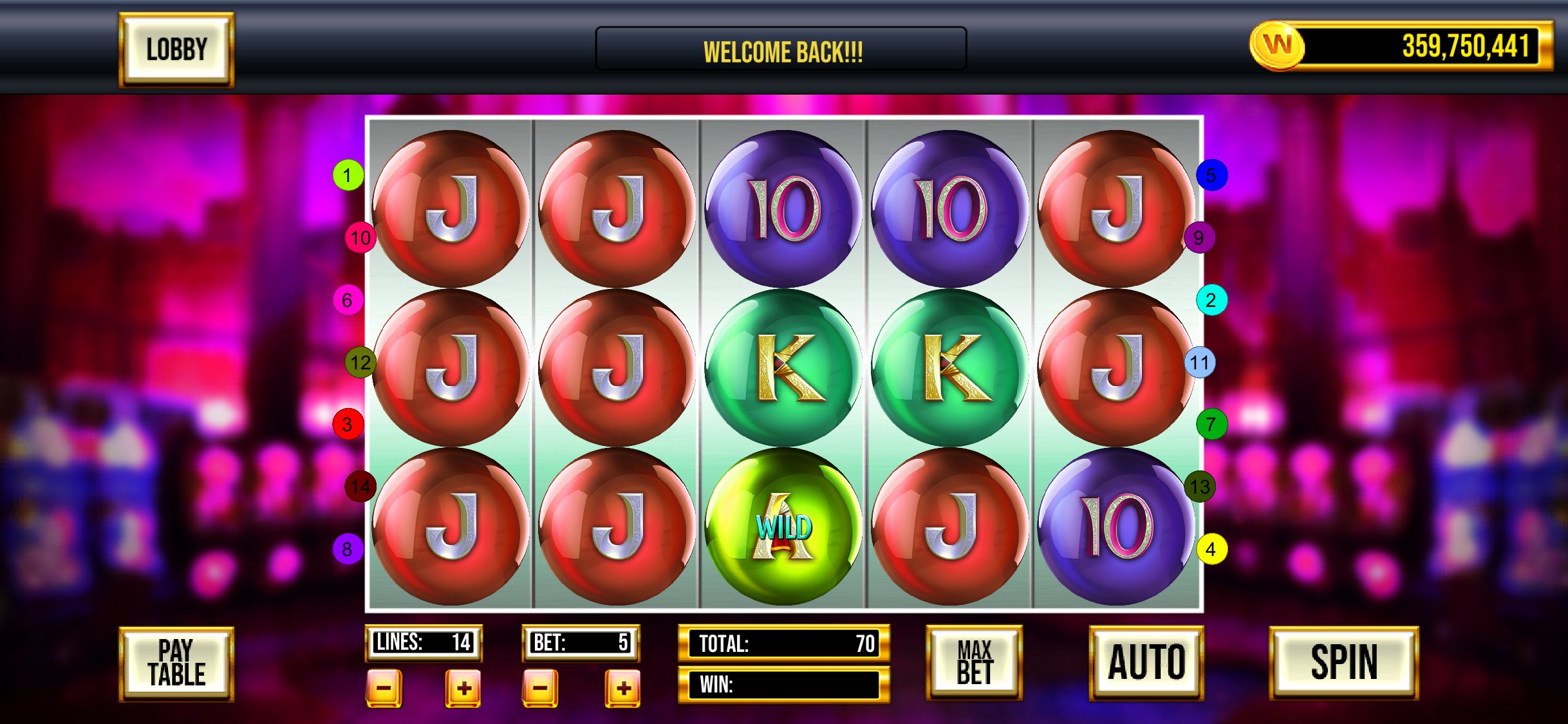Select payline marker number 1
Screen dimensions: 1568x724
(348, 175)
